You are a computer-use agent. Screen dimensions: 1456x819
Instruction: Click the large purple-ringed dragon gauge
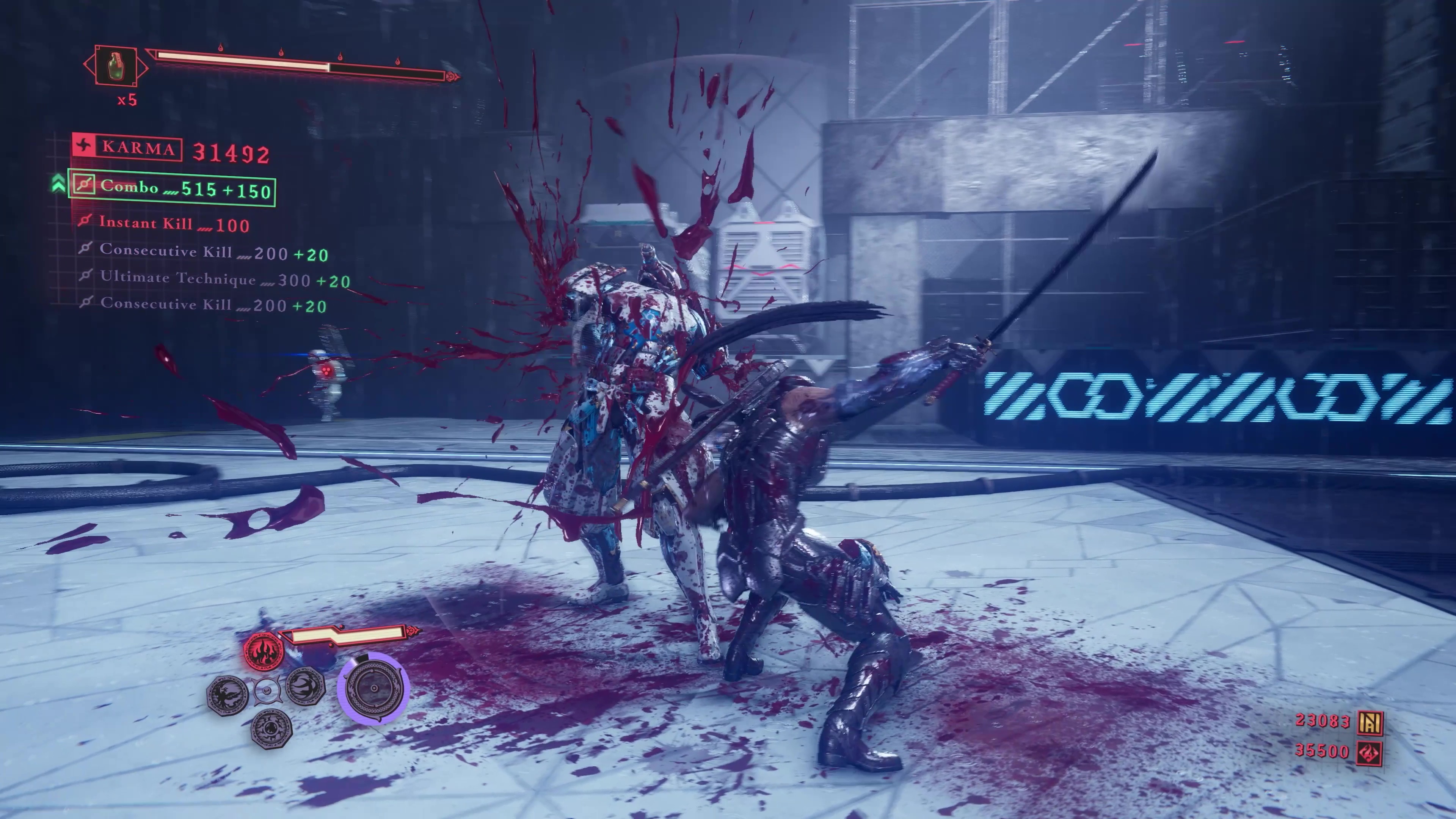click(x=373, y=688)
